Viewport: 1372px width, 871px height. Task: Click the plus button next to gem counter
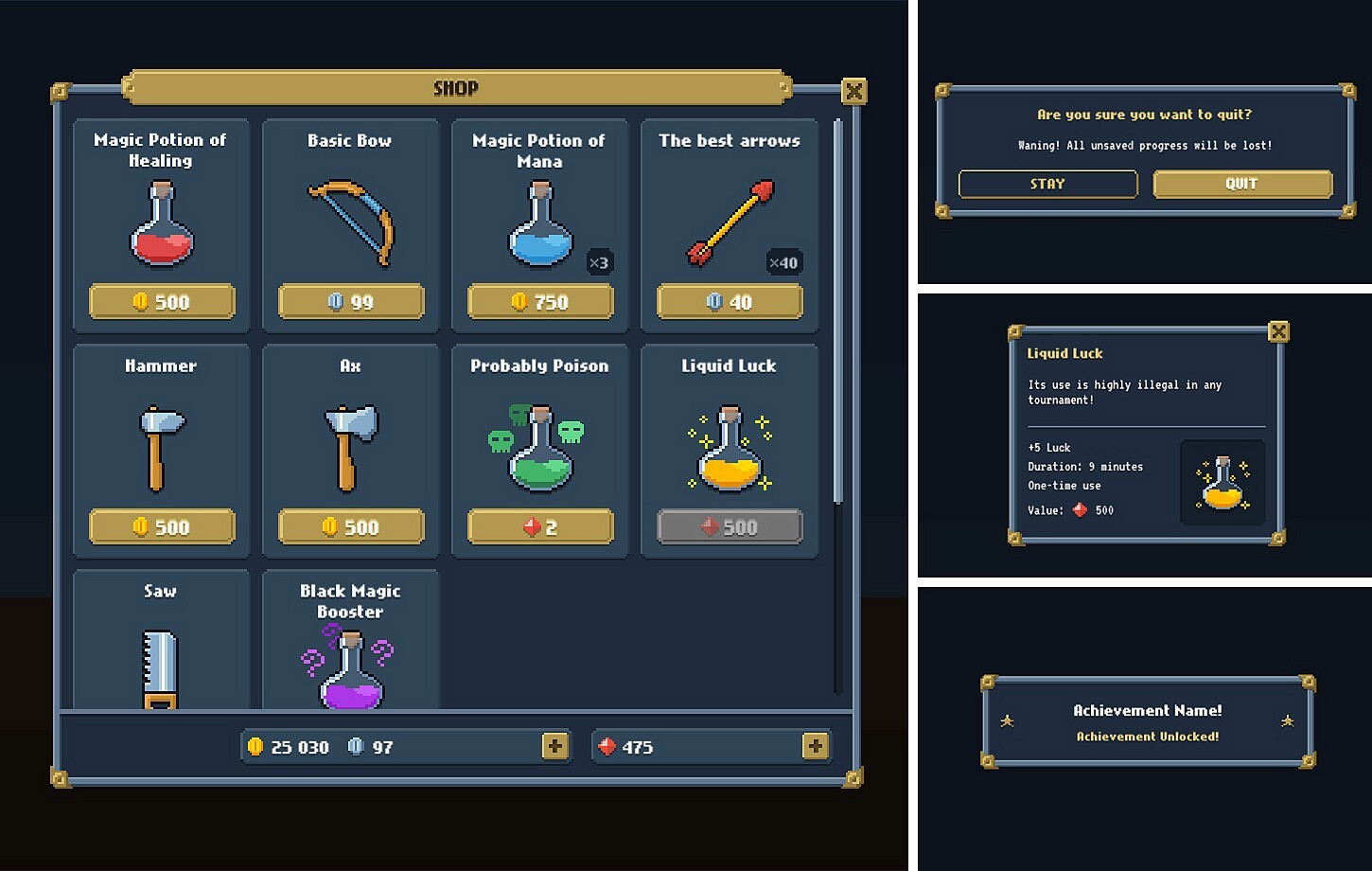[x=816, y=746]
